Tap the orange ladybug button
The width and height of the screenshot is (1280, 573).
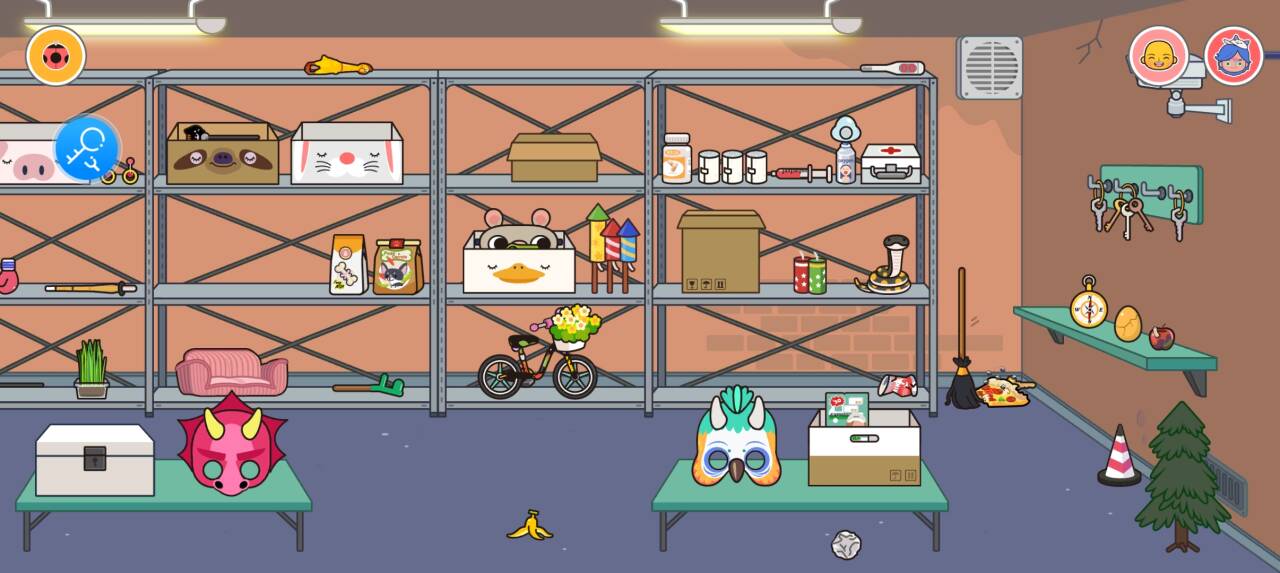(56, 56)
